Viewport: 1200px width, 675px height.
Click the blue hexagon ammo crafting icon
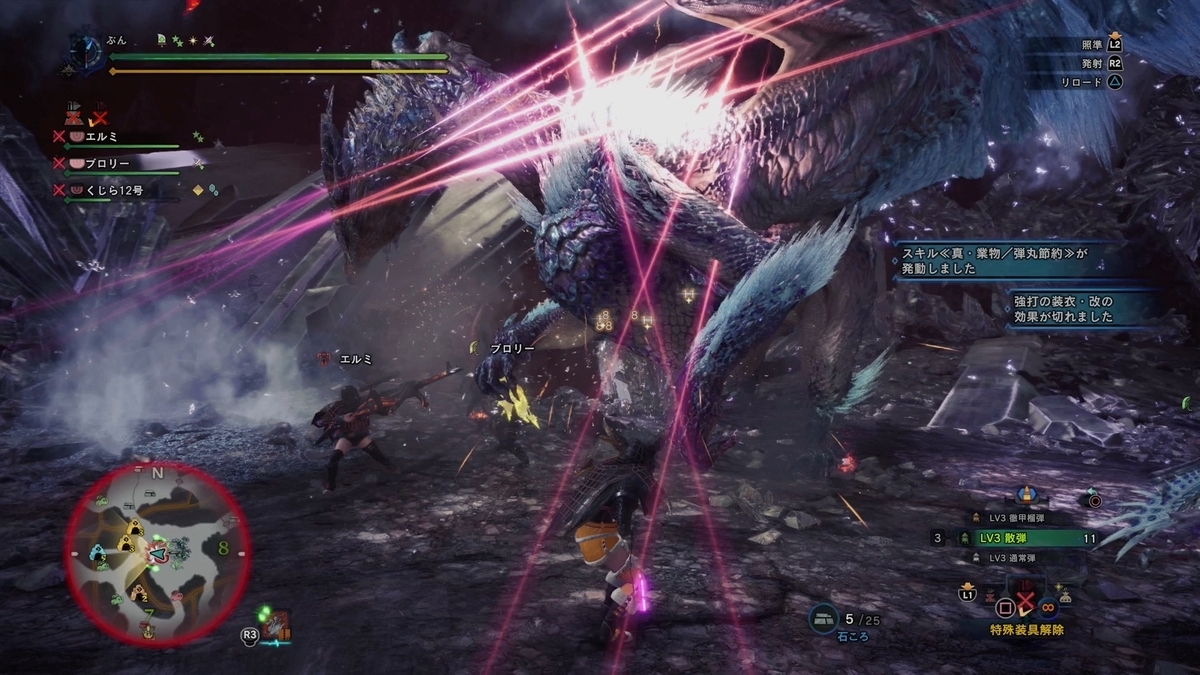click(1025, 494)
